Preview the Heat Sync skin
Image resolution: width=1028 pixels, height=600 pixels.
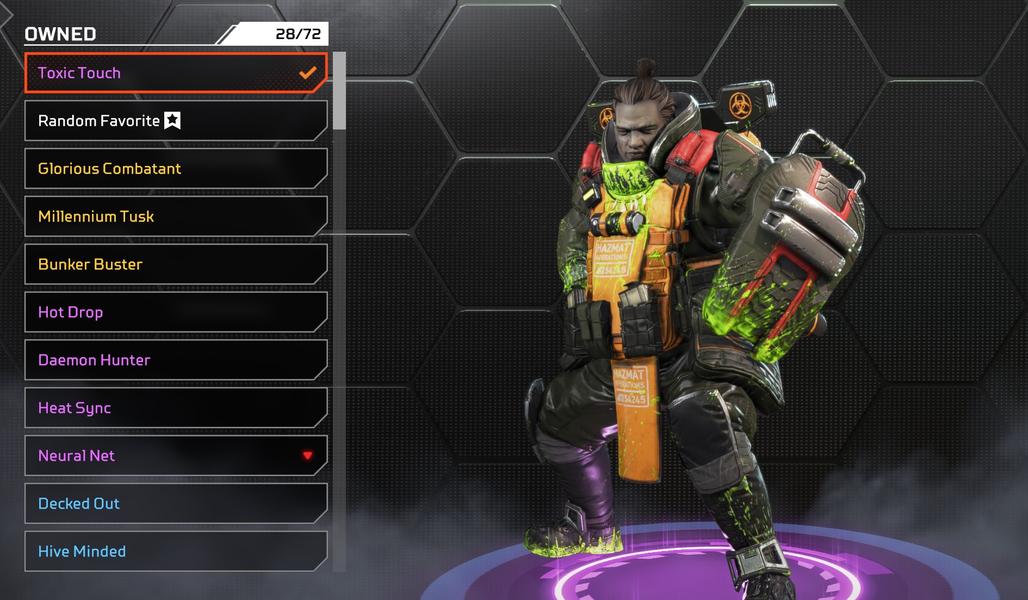175,408
